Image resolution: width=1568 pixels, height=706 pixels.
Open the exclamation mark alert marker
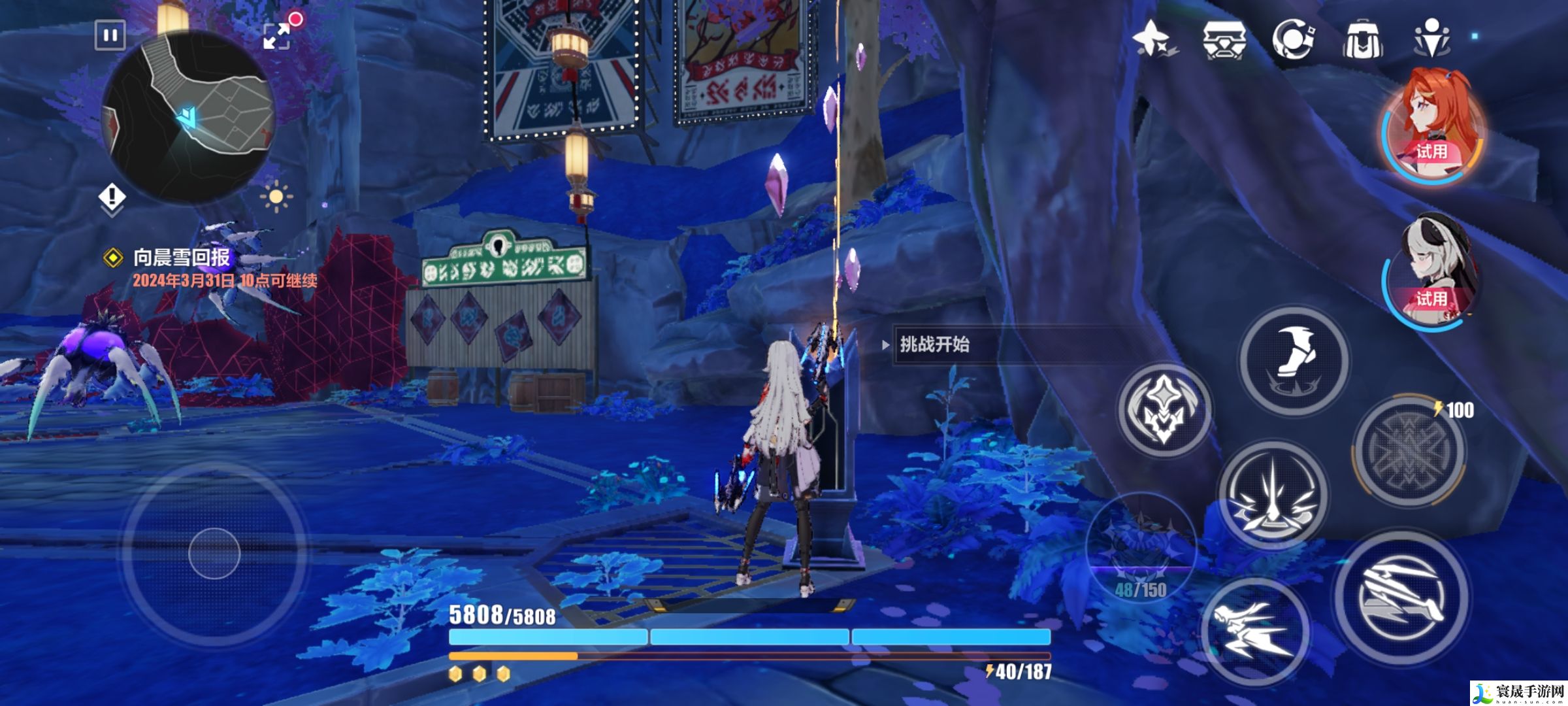(x=112, y=197)
